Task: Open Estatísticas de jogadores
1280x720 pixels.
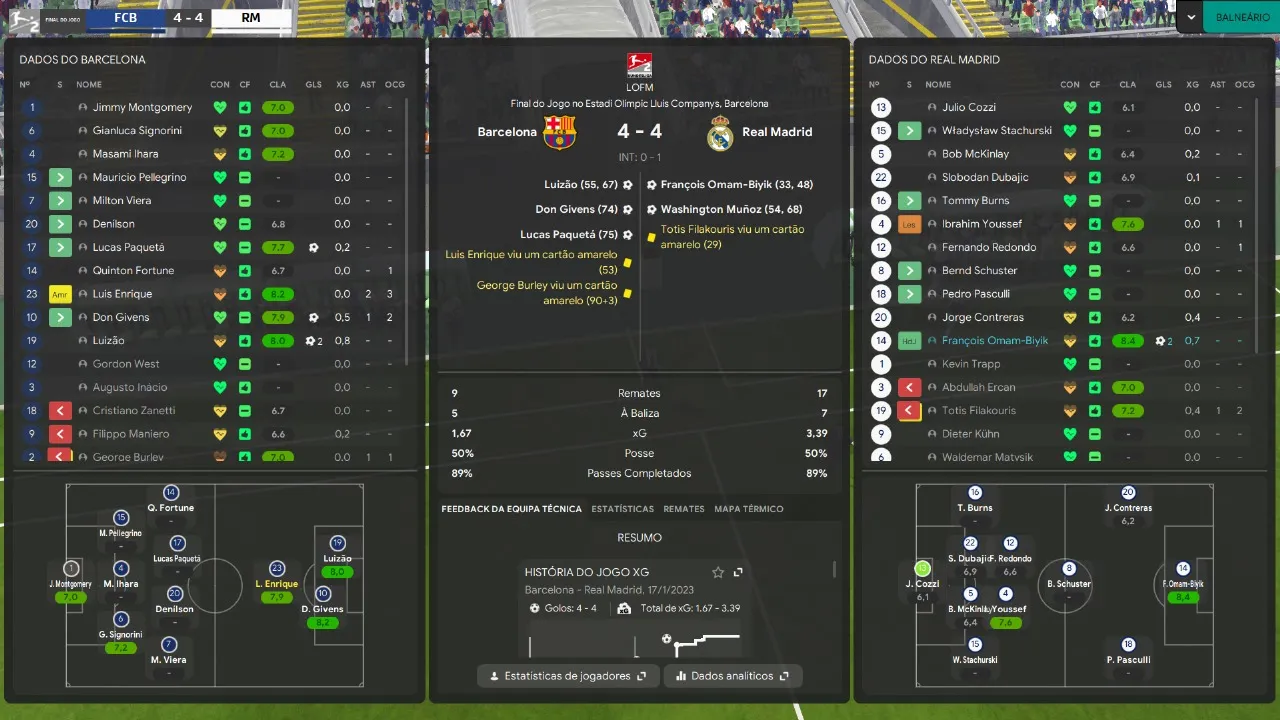Action: pos(568,676)
